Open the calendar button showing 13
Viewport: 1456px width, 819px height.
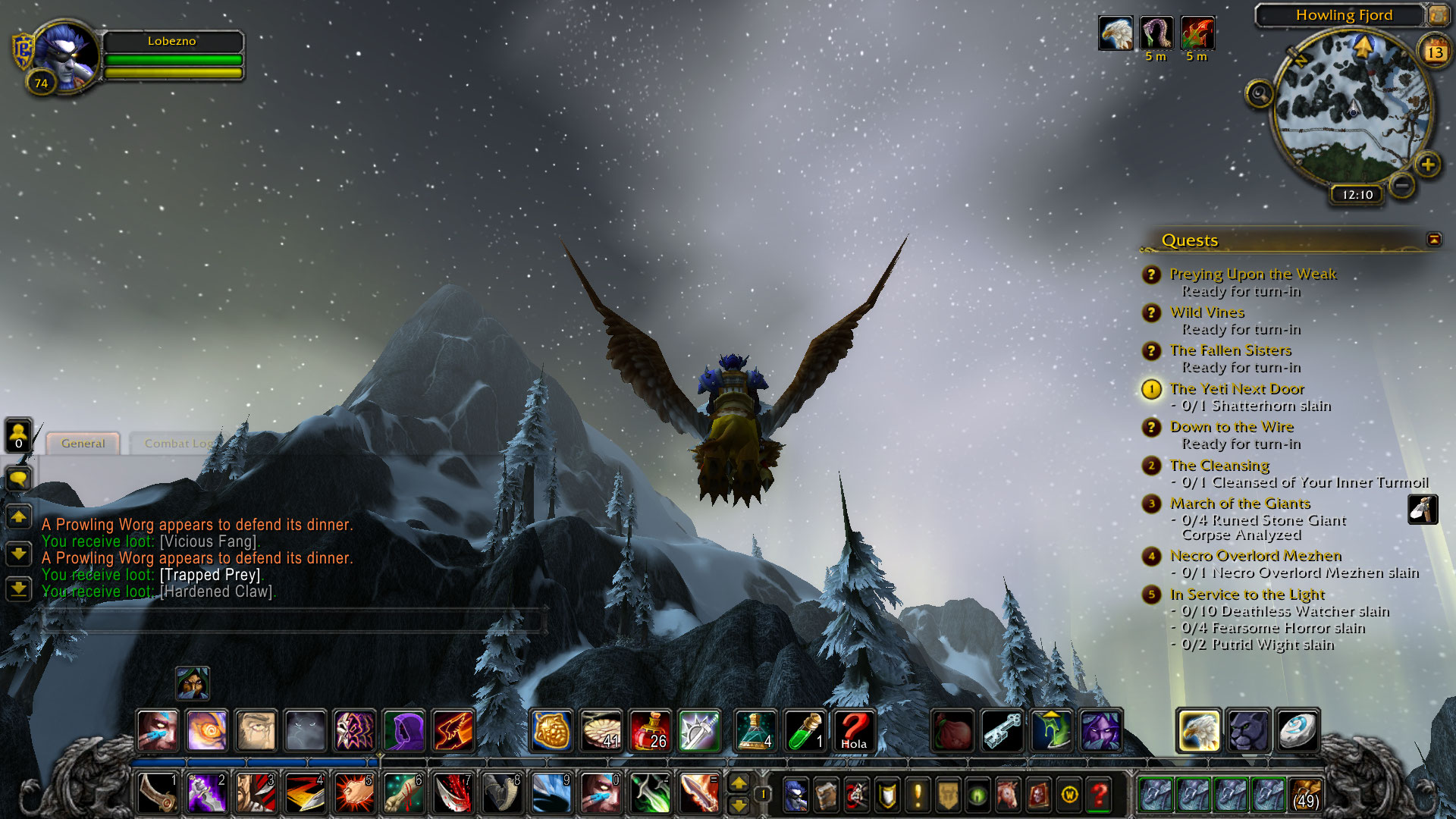point(1435,52)
